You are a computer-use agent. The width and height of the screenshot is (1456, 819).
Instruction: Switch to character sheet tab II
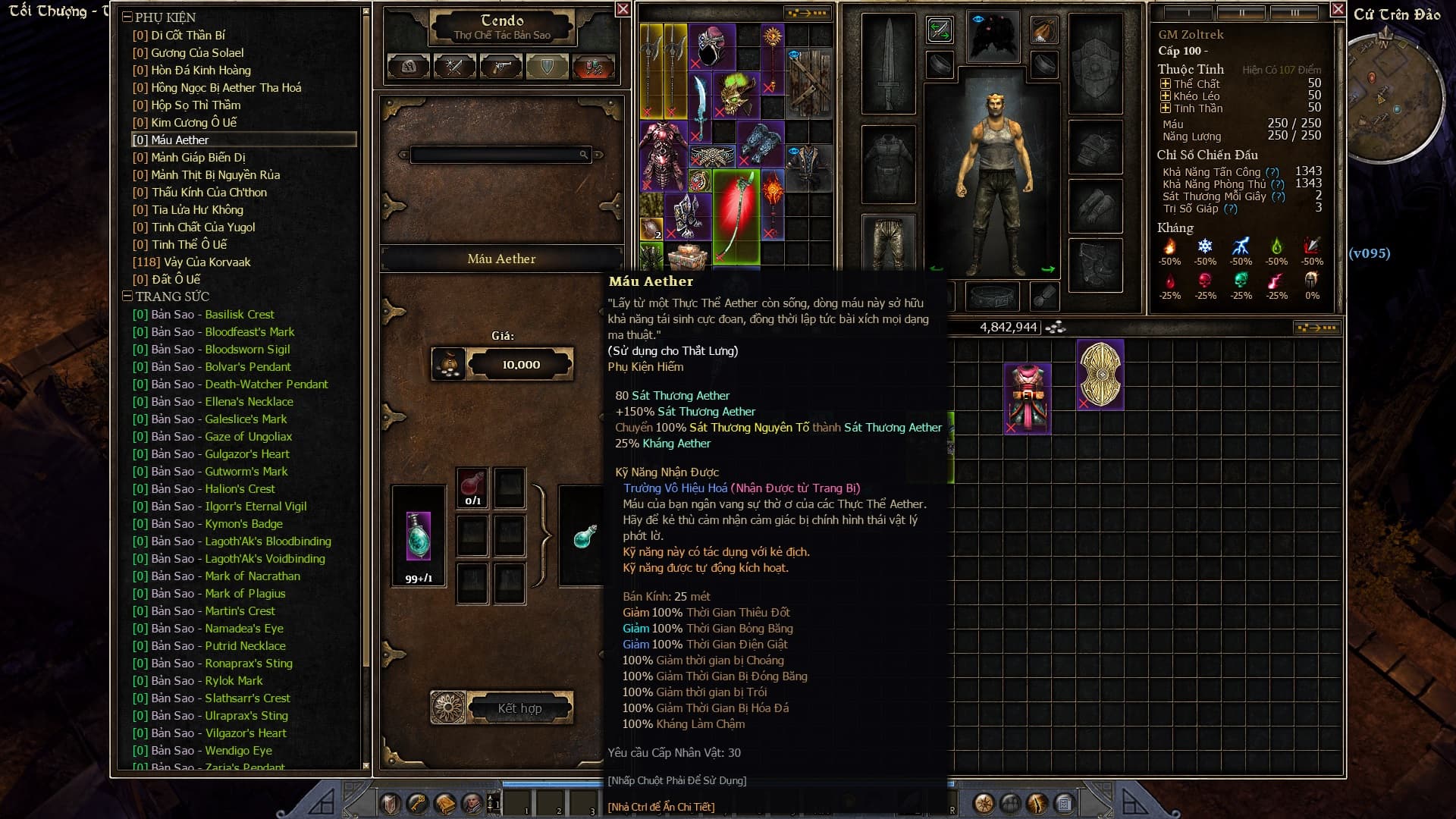(1241, 13)
